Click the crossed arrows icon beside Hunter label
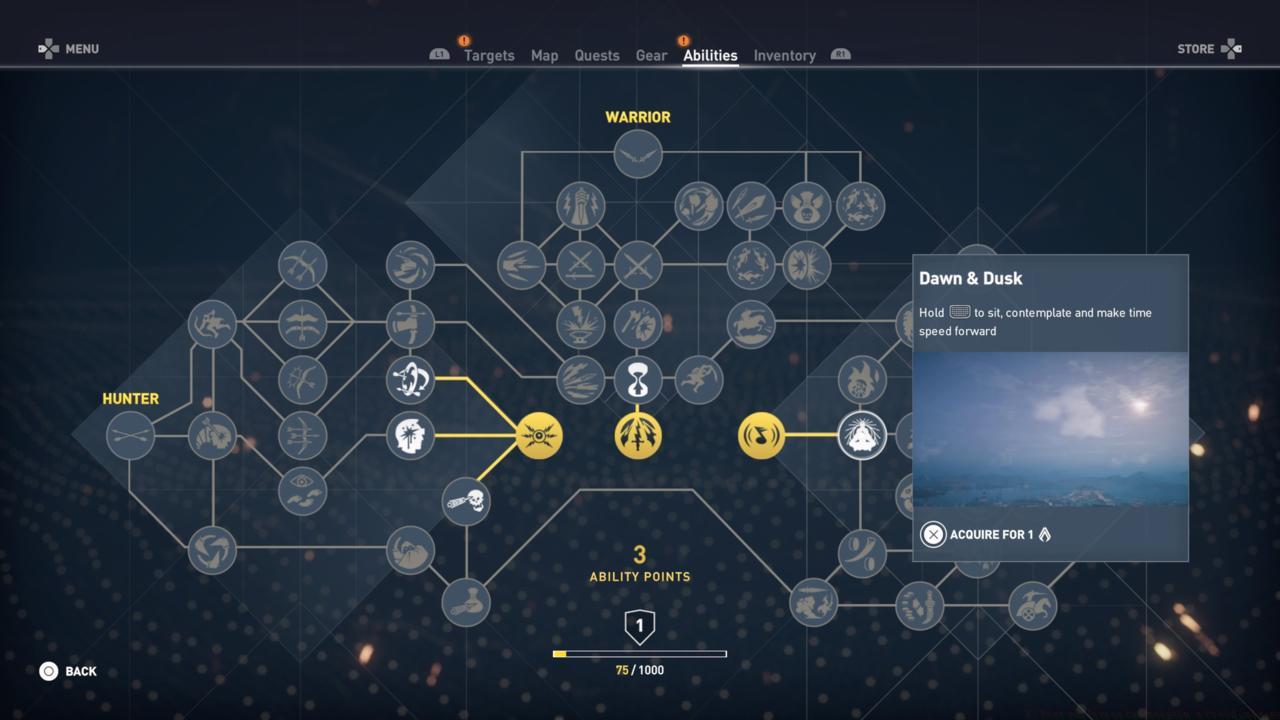 (x=130, y=435)
